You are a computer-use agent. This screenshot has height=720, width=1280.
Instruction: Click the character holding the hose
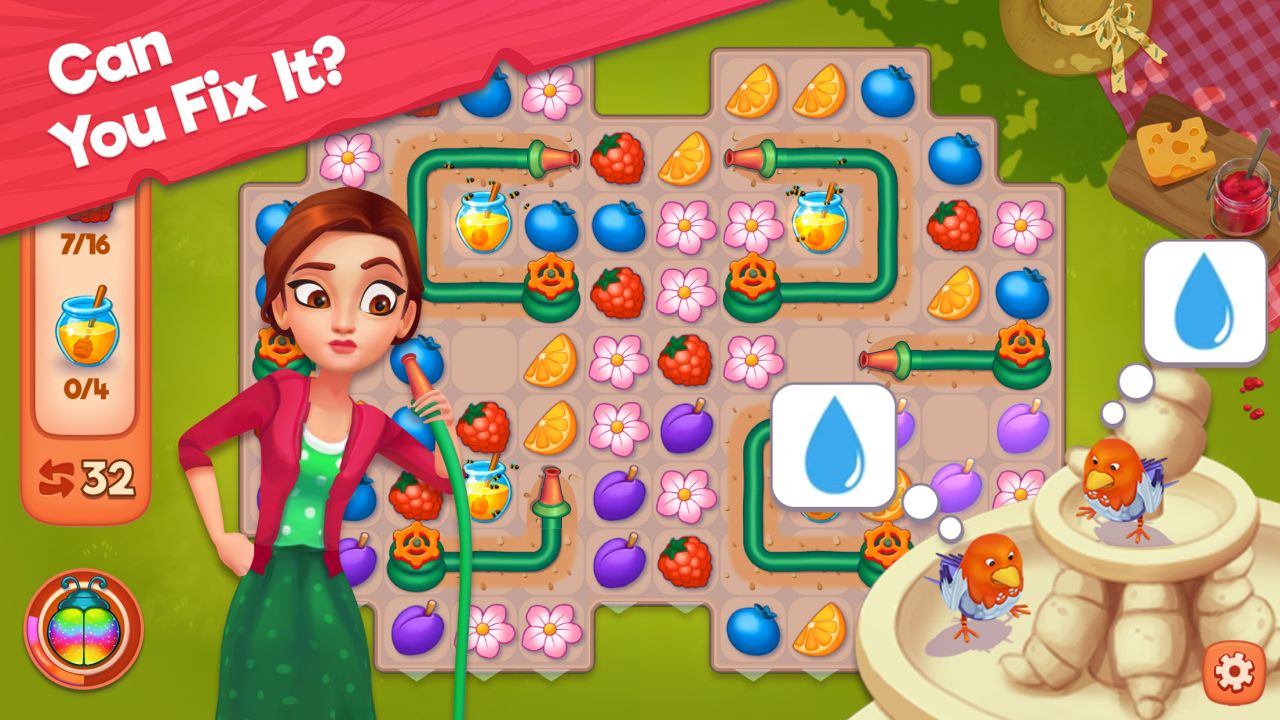click(320, 400)
